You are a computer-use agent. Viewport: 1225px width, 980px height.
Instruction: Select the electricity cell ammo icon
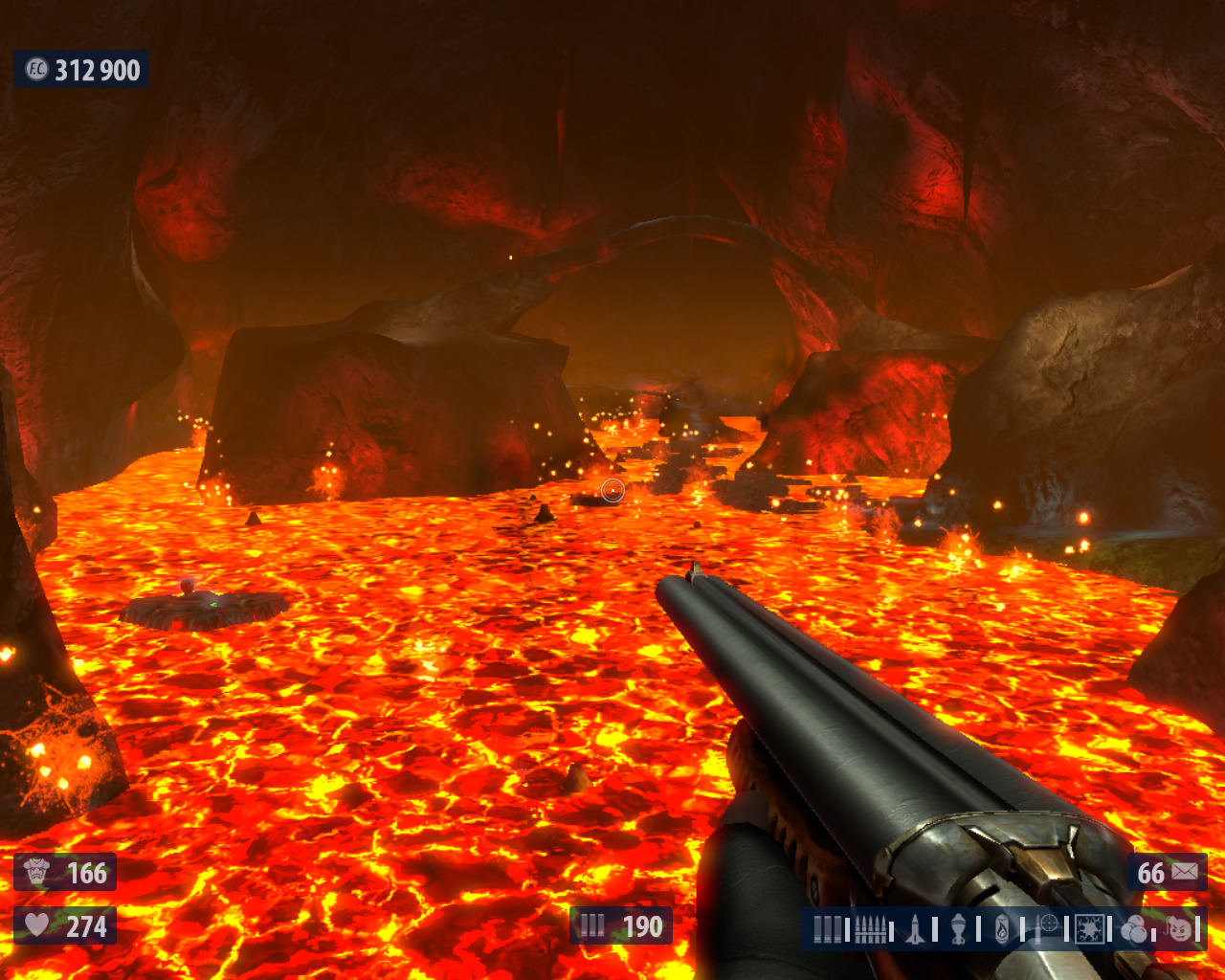click(x=1089, y=928)
